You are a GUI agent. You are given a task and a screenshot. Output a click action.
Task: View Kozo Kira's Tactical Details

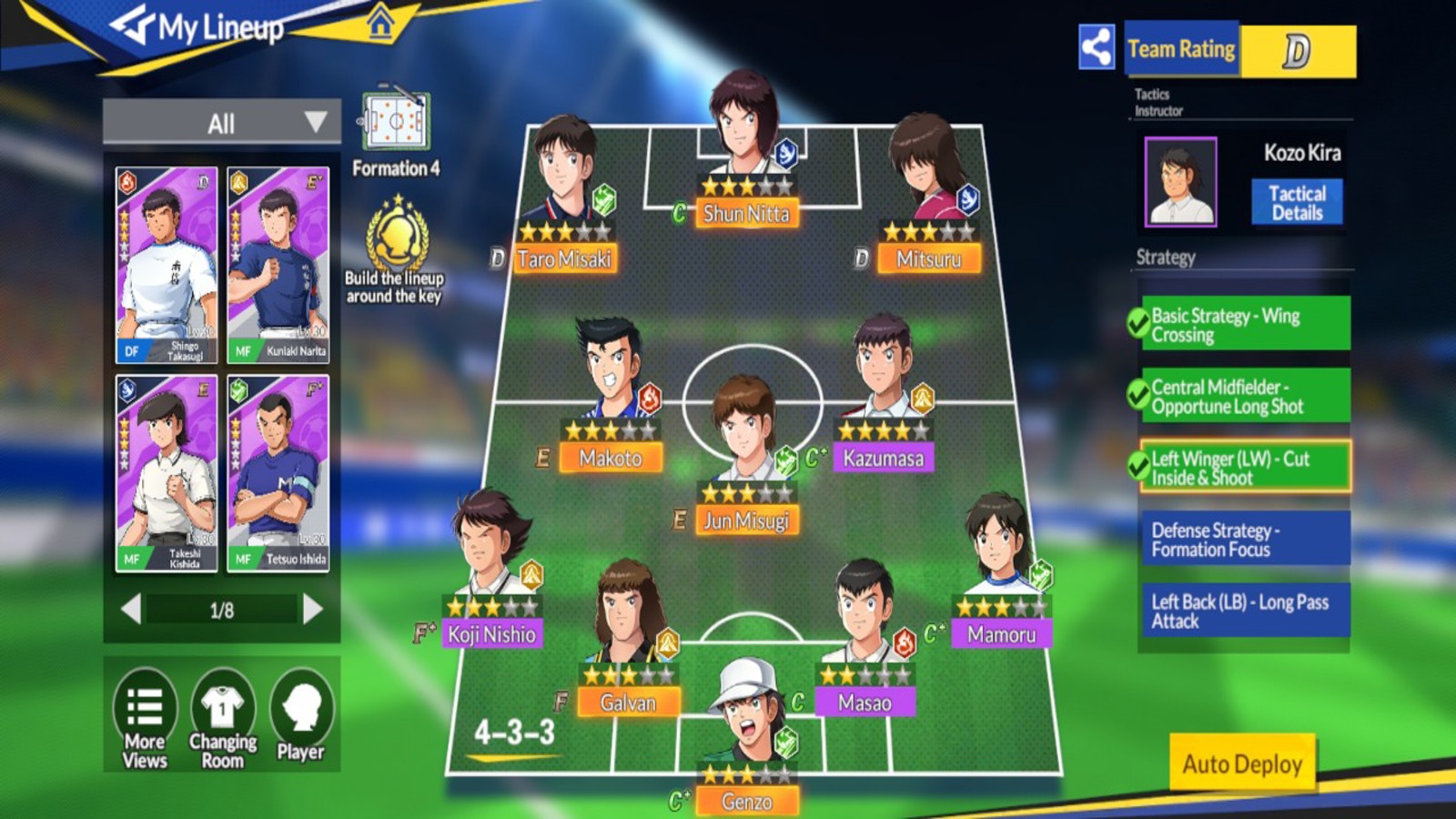pyautogui.click(x=1297, y=203)
